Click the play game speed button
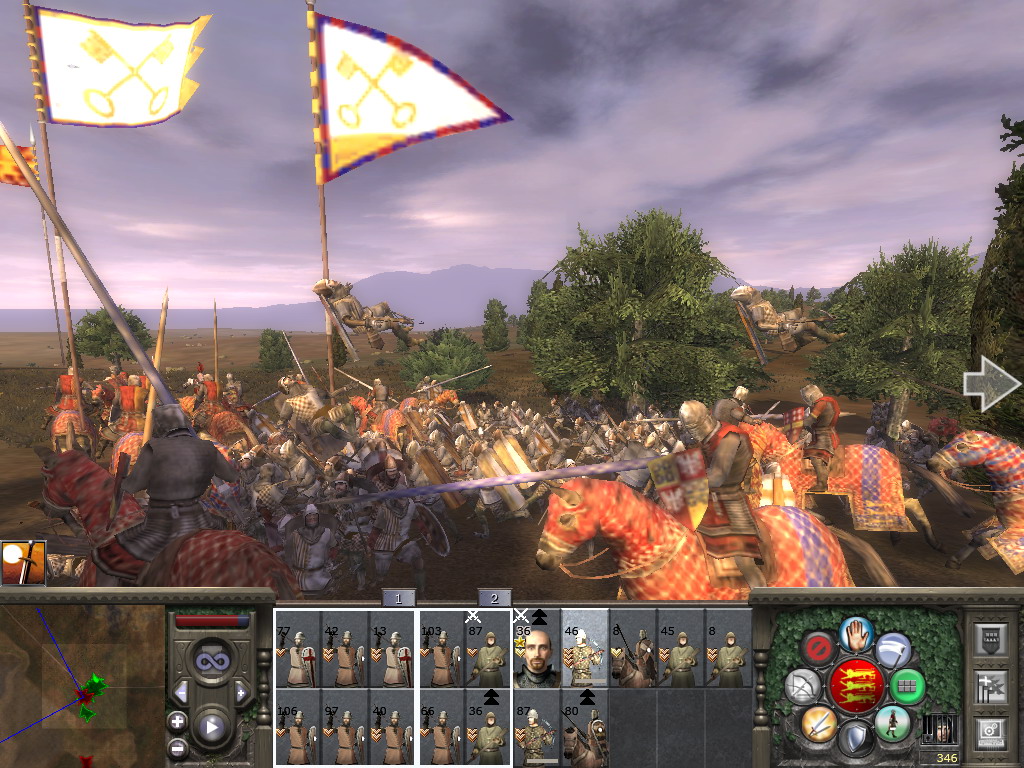Image resolution: width=1024 pixels, height=768 pixels. (x=211, y=727)
